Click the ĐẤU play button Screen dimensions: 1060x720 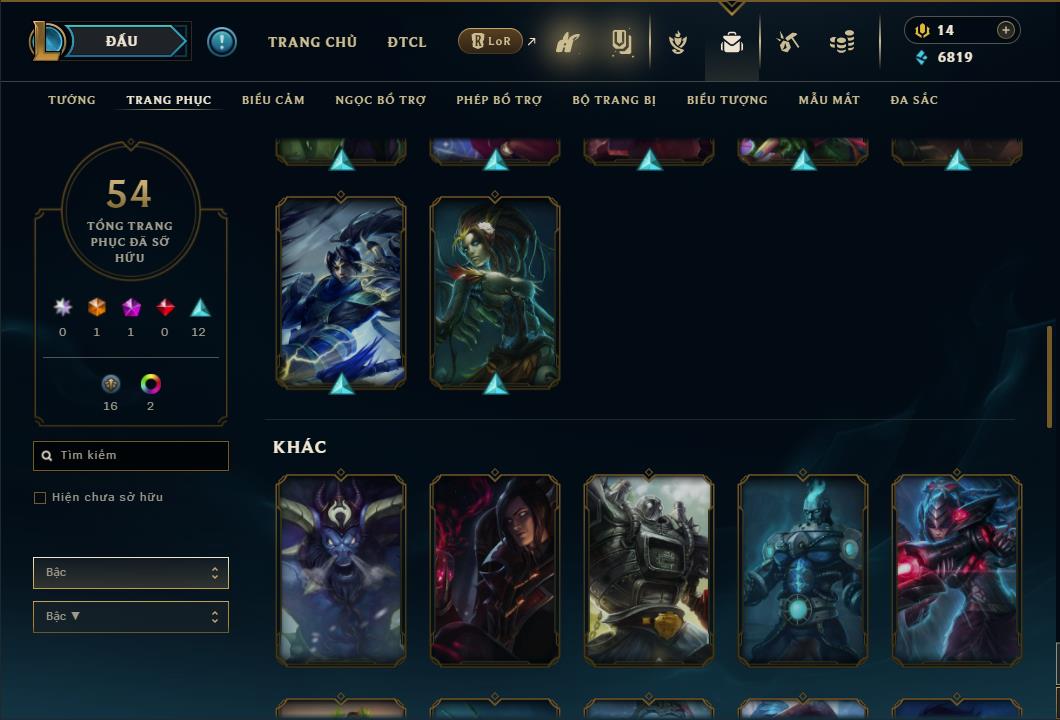121,41
